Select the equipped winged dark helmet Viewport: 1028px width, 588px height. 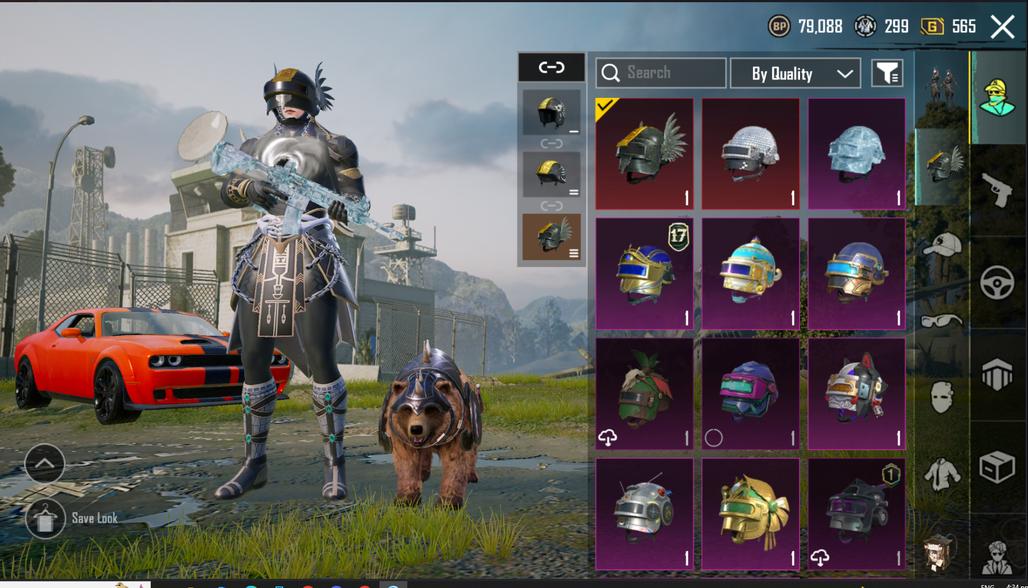click(x=644, y=154)
